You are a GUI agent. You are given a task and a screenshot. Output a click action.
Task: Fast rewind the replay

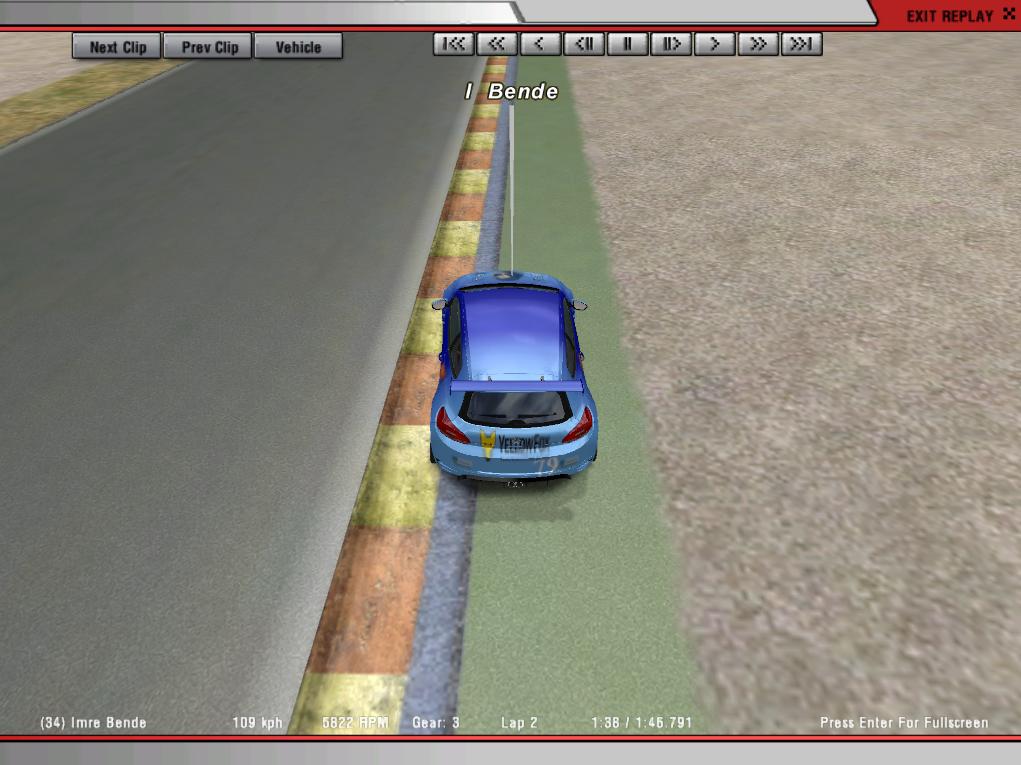coord(497,44)
